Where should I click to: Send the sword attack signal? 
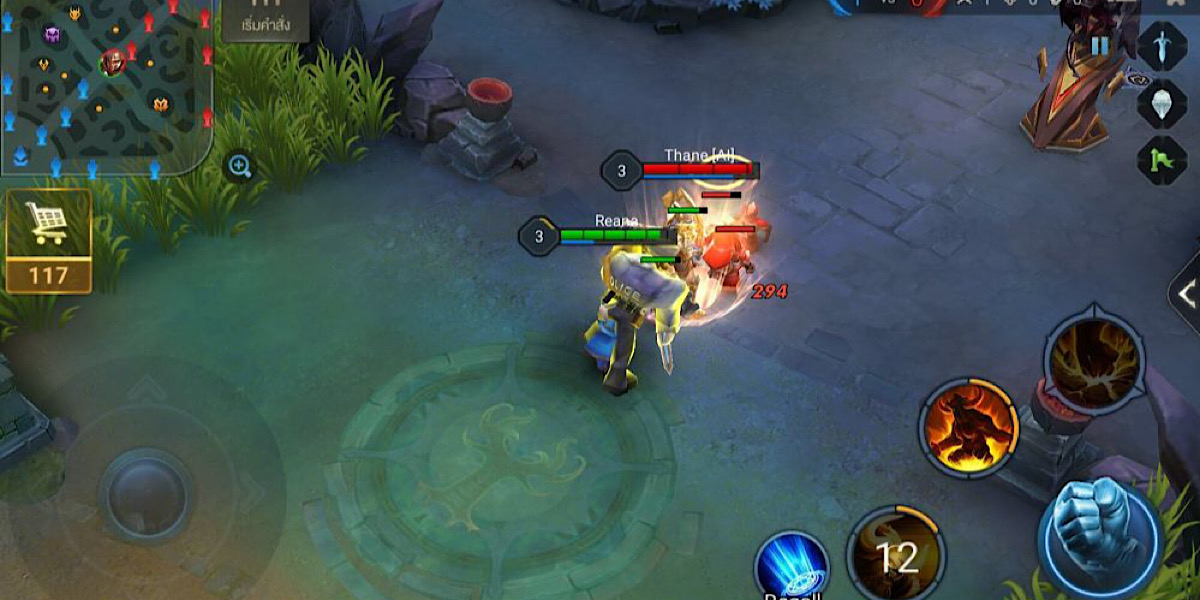pos(1162,46)
